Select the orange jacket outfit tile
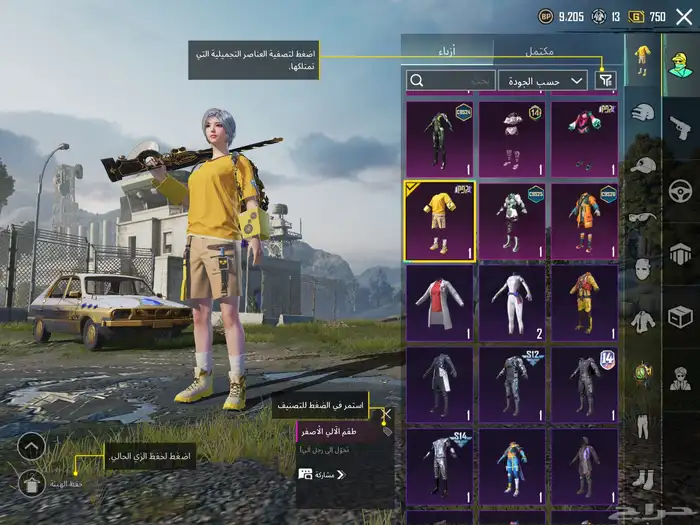 584,220
